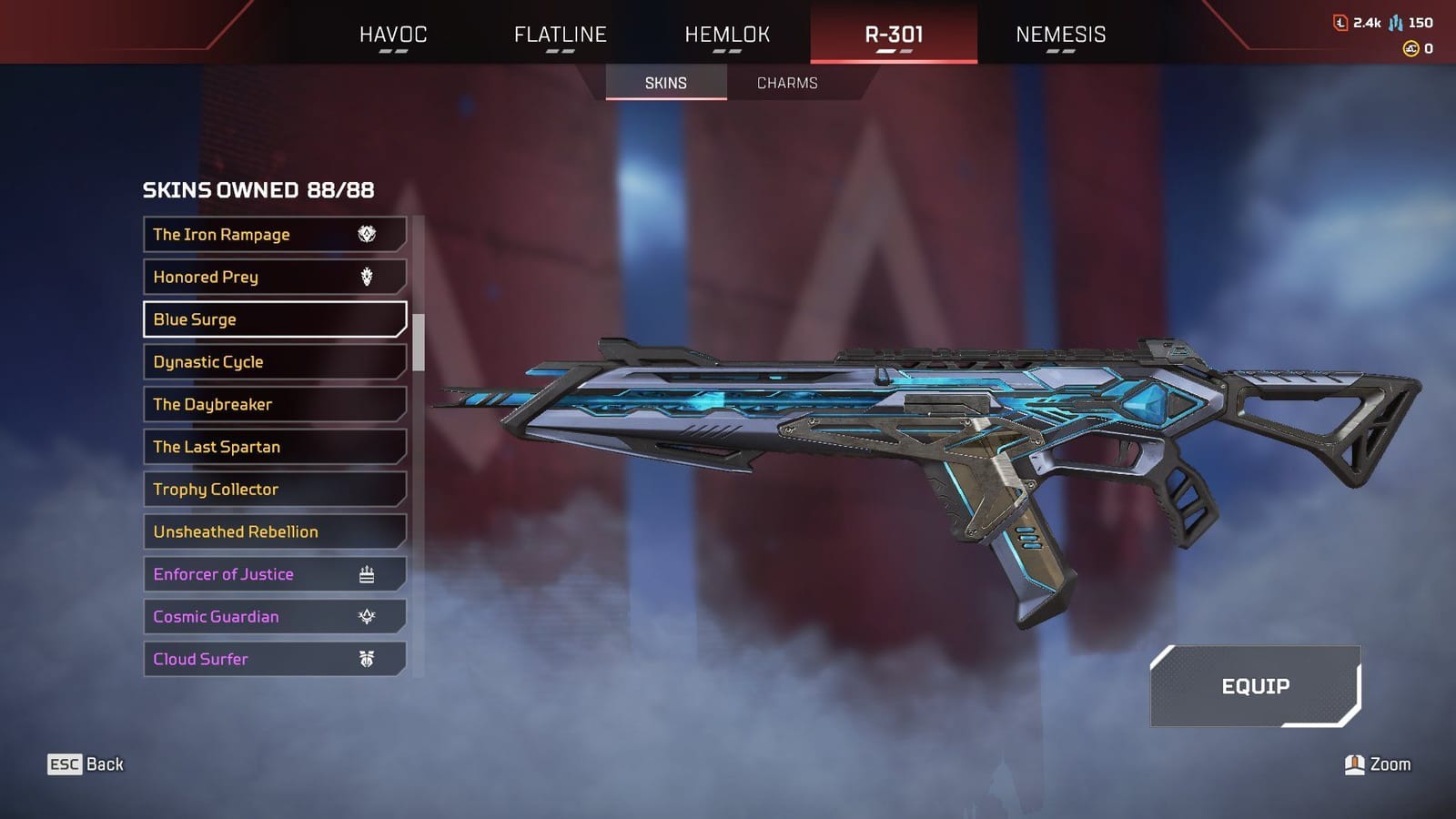Screen dimensions: 1456x819
Task: Click the Zoom book icon bottom right
Action: click(1355, 764)
